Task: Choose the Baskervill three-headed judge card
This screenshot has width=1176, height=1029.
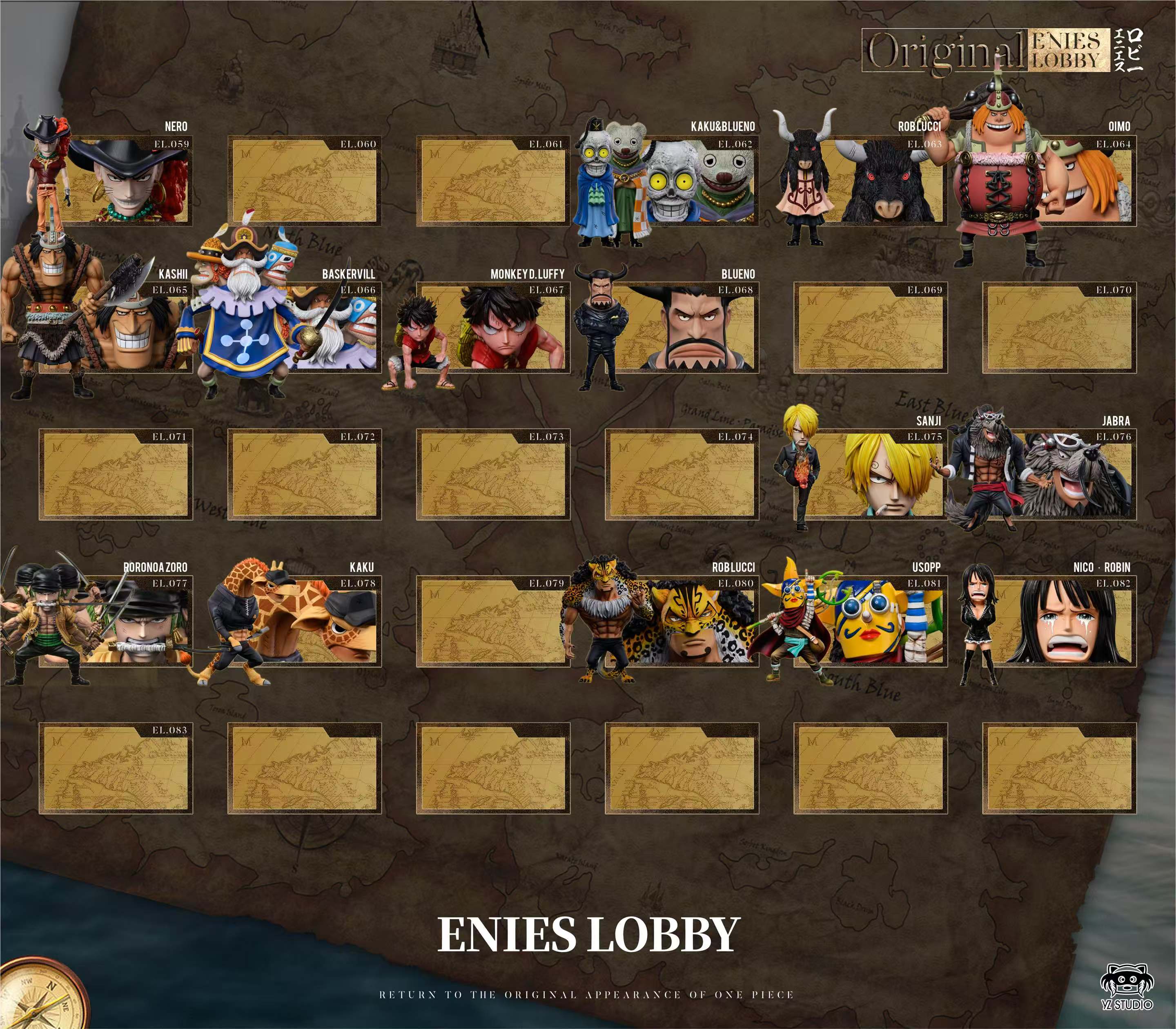Action: point(321,327)
